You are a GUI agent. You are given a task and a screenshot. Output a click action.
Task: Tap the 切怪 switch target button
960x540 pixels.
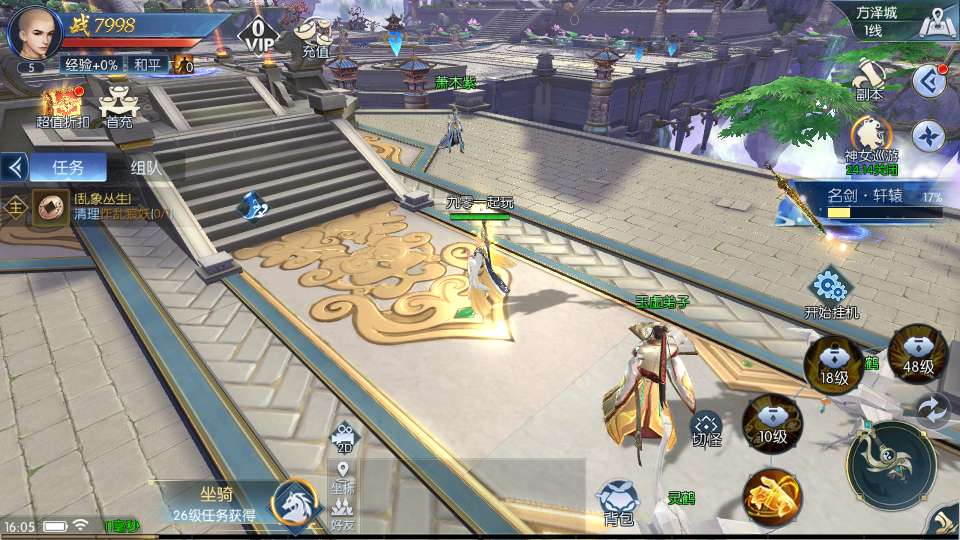706,430
